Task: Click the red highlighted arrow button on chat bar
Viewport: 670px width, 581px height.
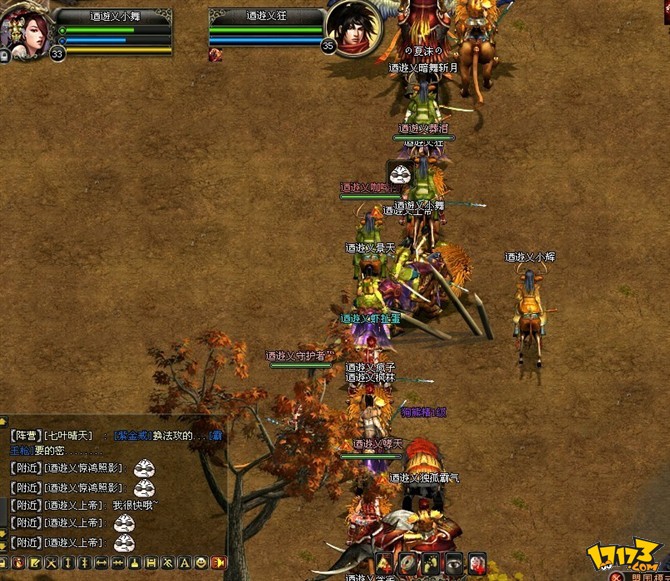Action: click(219, 563)
